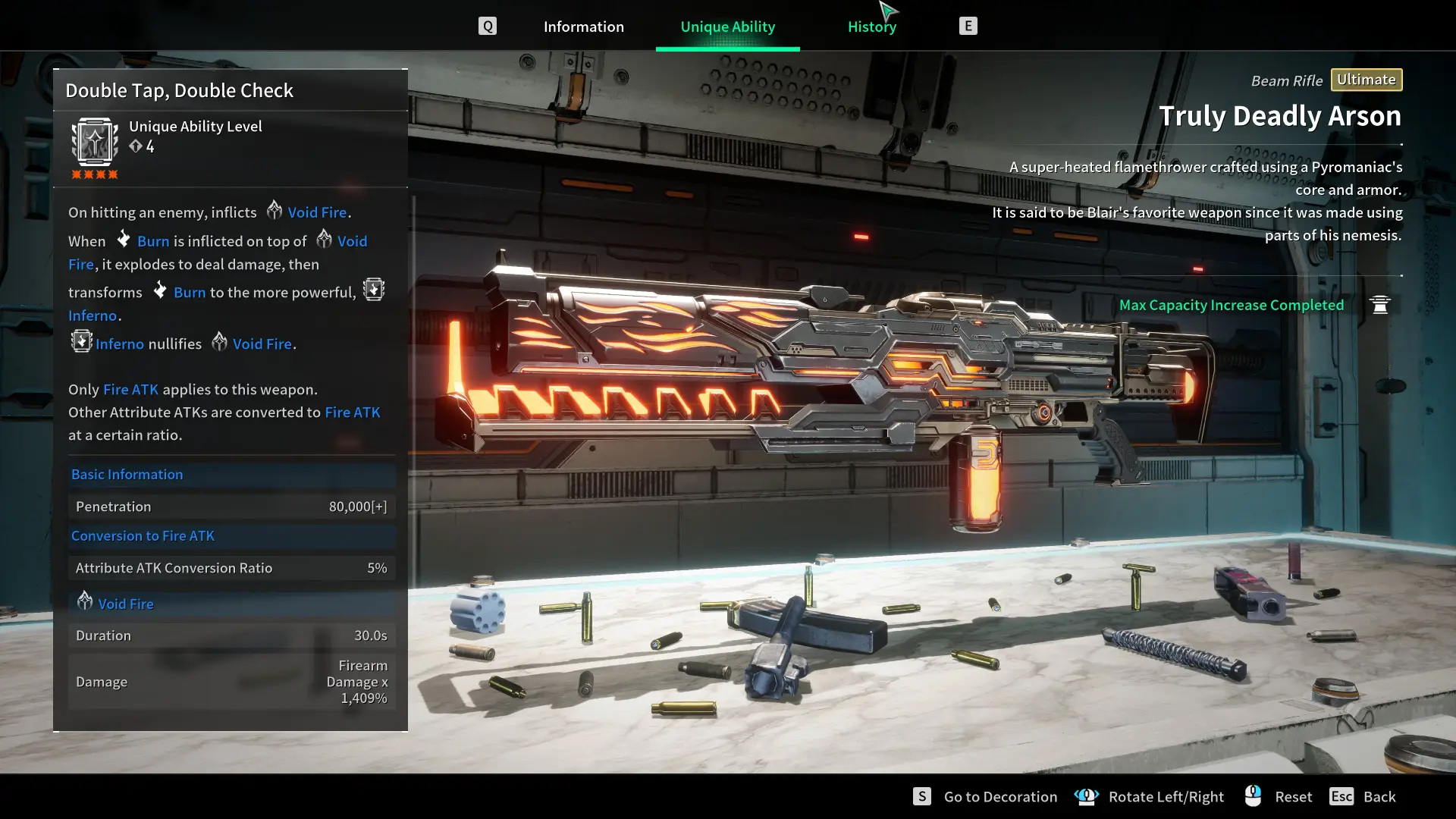Screen dimensions: 1456x819
Task: Click the max capacity increase icon
Action: (x=1379, y=305)
